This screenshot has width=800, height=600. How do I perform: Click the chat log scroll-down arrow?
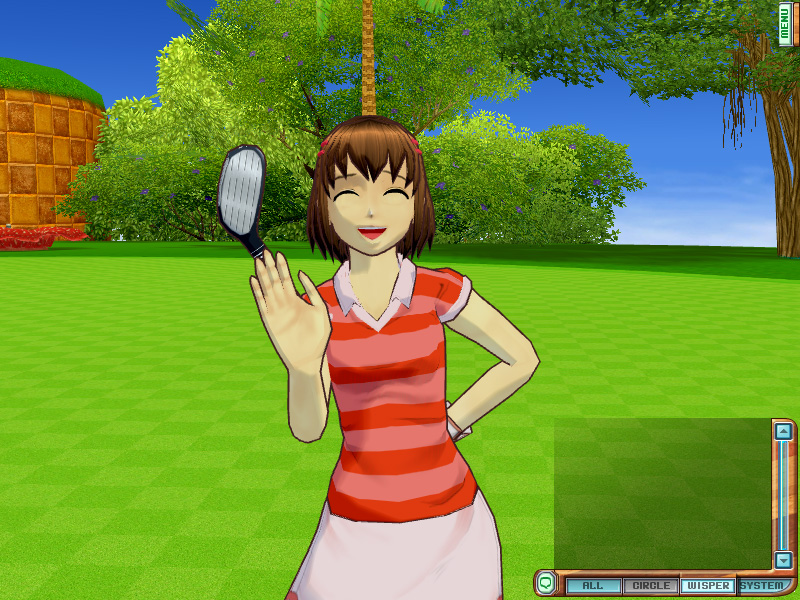click(x=784, y=561)
